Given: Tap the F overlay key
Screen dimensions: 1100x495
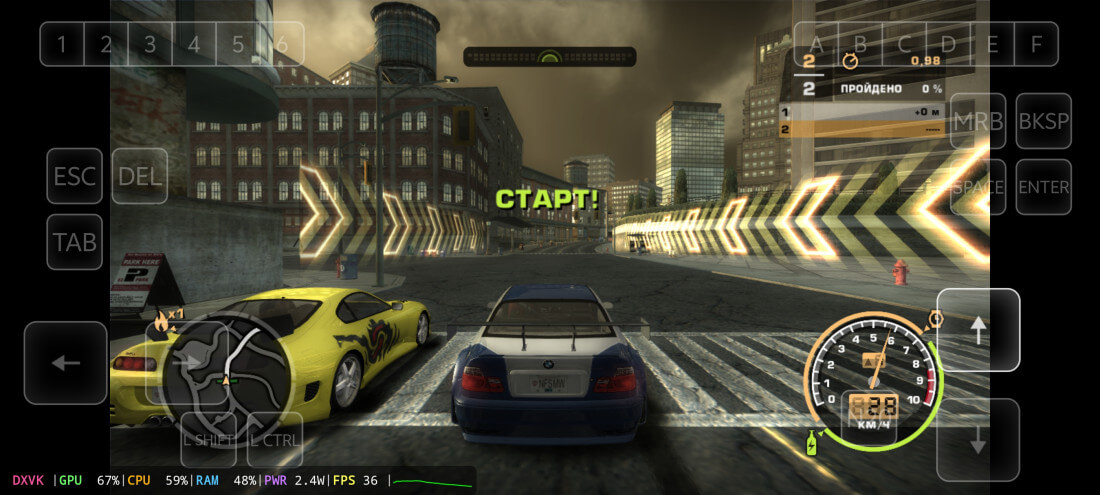Looking at the screenshot, I should (1036, 44).
